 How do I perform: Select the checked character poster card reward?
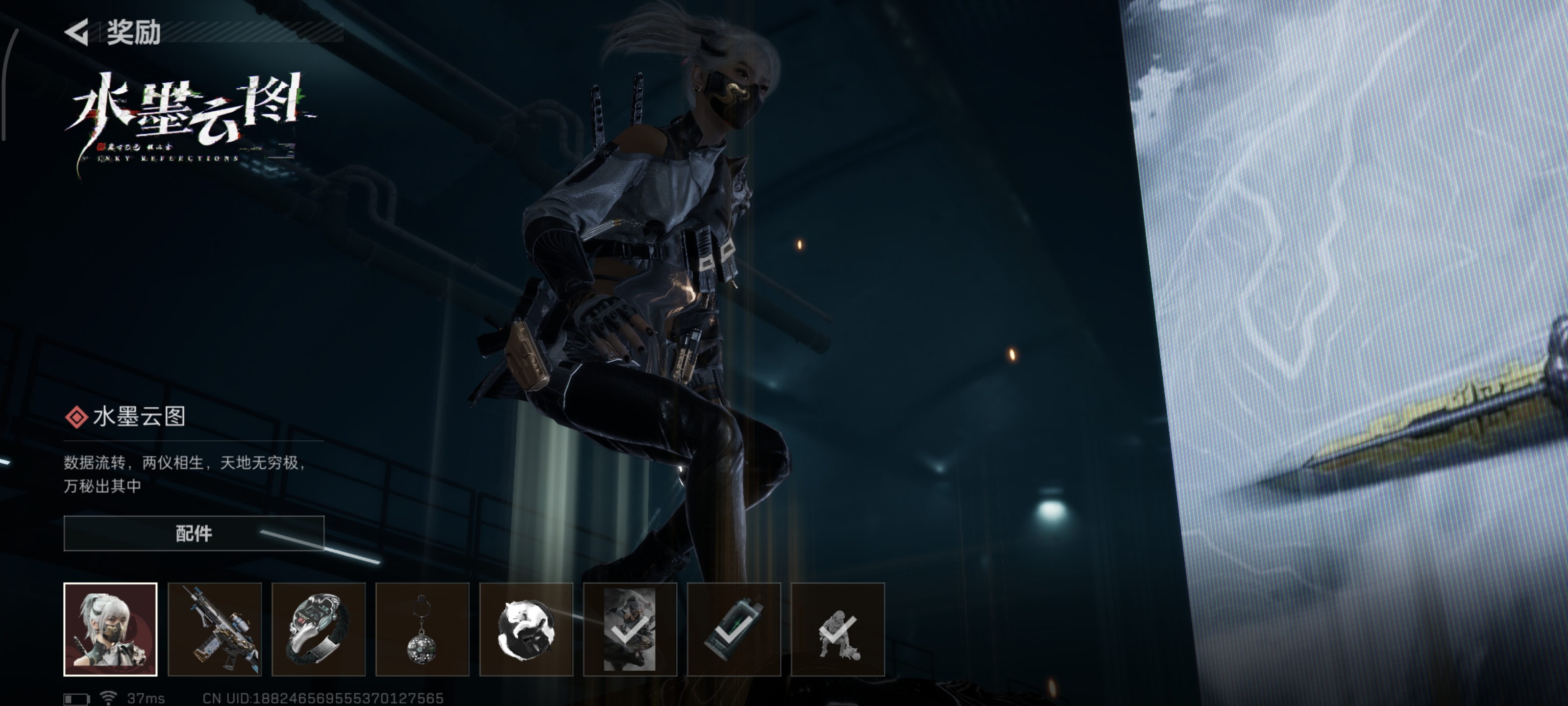coord(630,629)
